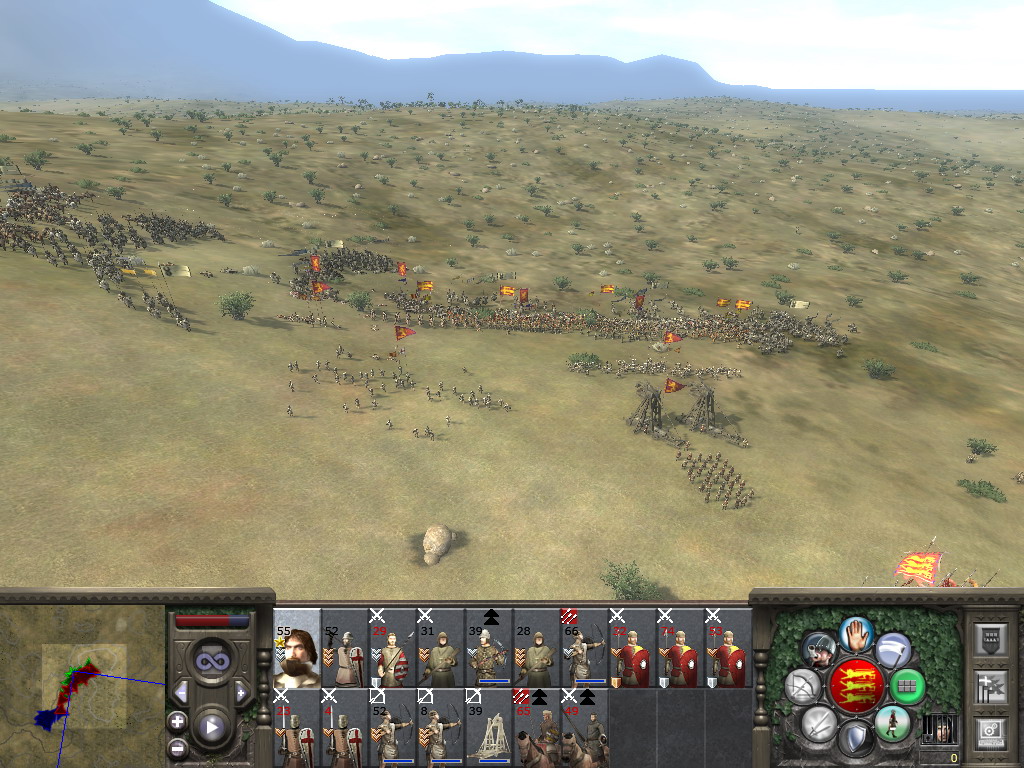
Task: Click the captured prisoners jail icon
Action: click(937, 728)
